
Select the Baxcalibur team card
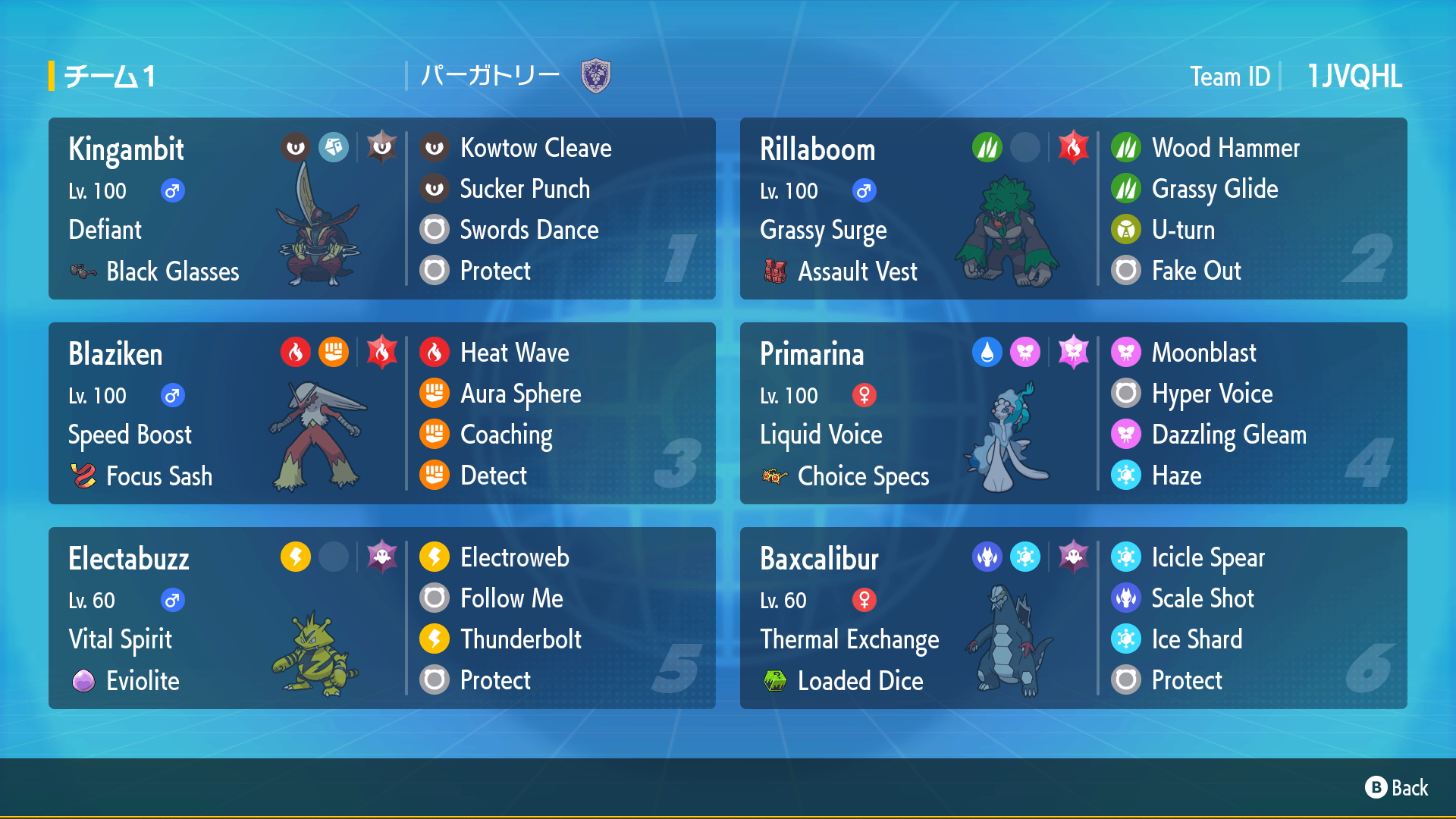point(1073,618)
